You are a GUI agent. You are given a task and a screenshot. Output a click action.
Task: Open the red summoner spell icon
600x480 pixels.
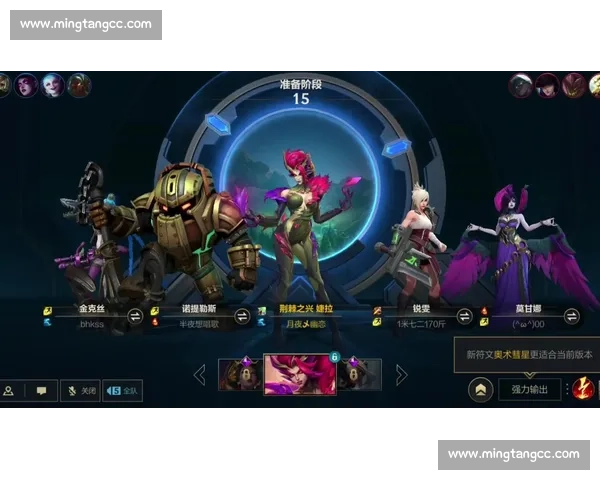pyautogui.click(x=581, y=388)
